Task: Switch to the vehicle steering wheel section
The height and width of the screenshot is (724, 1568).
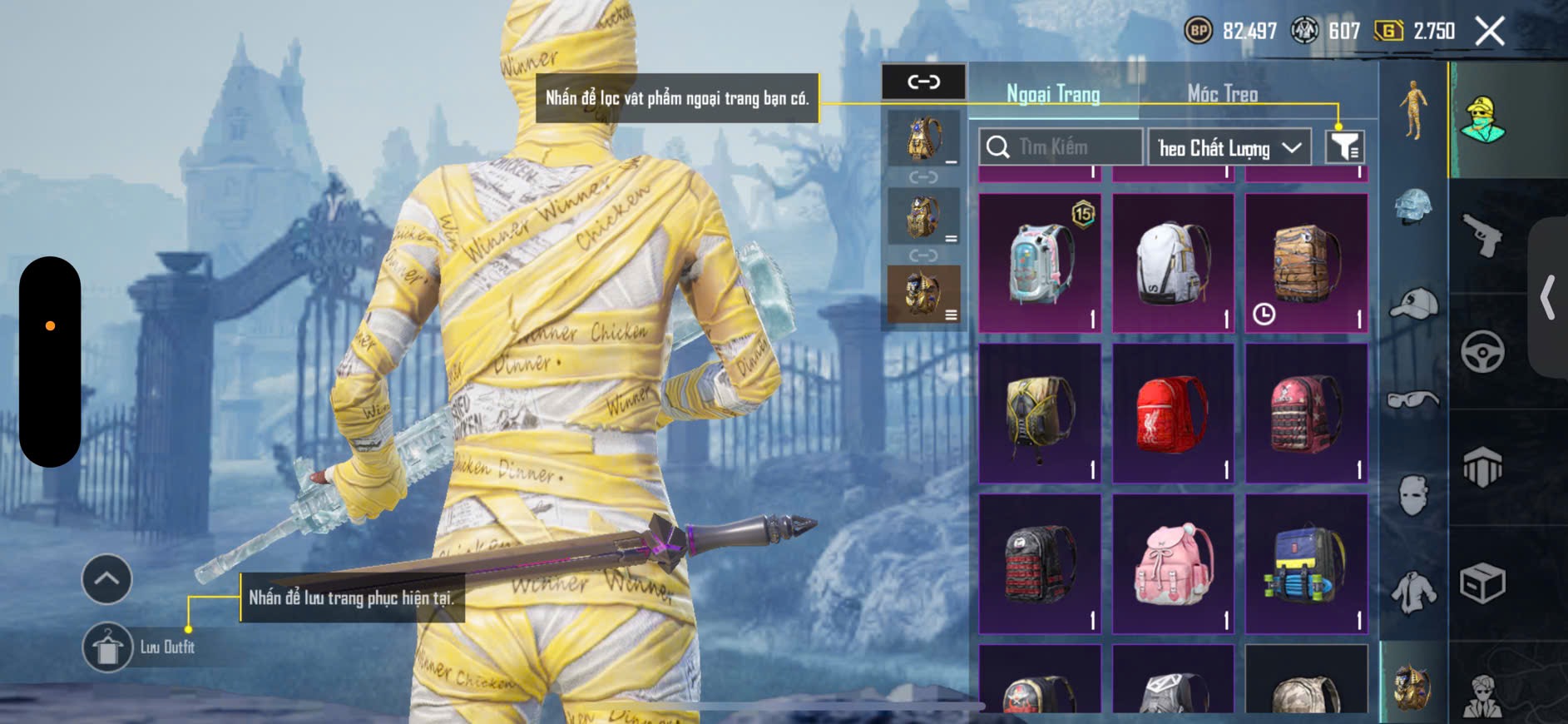Action: click(x=1482, y=351)
